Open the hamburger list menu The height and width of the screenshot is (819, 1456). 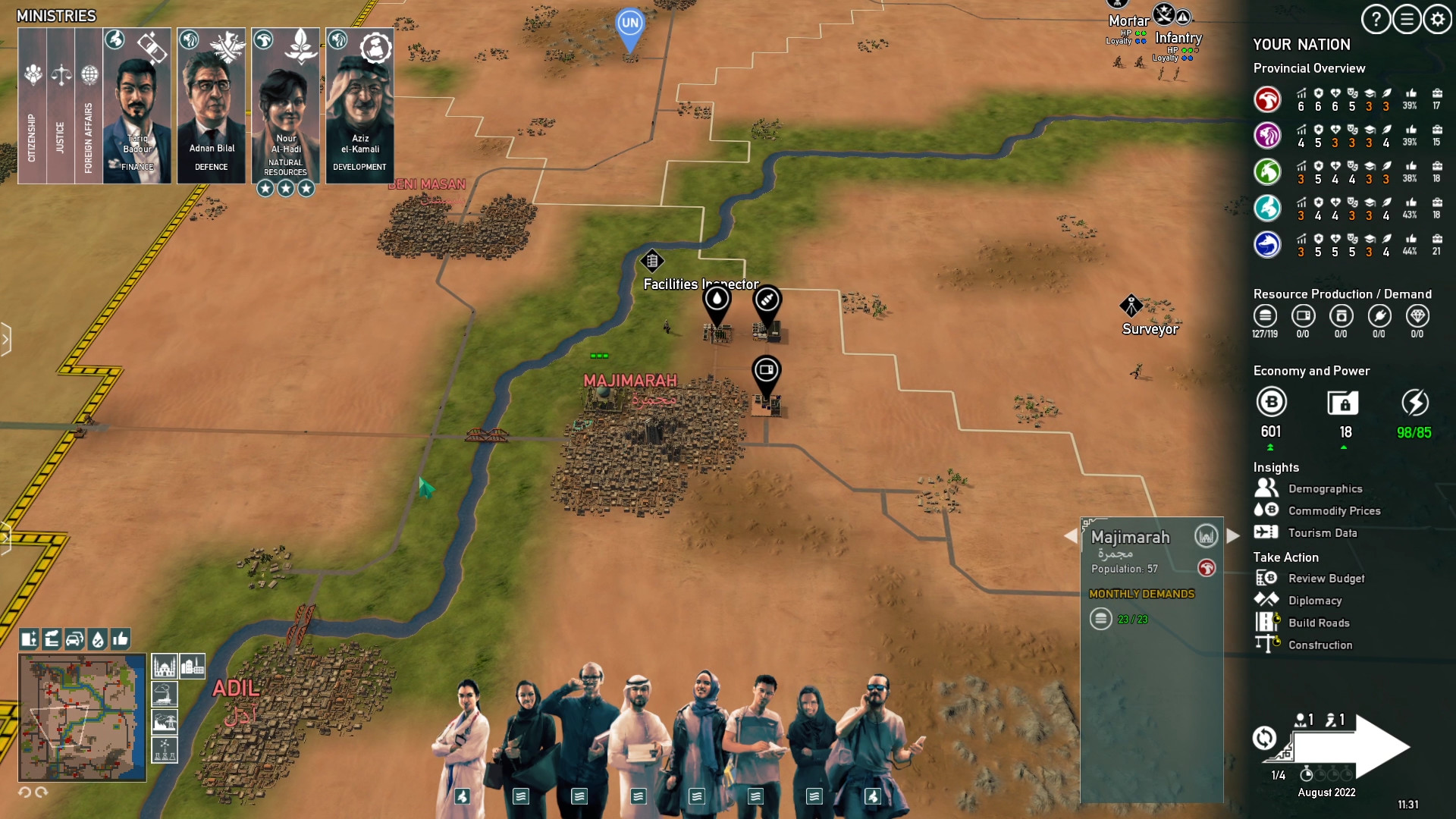coord(1407,20)
